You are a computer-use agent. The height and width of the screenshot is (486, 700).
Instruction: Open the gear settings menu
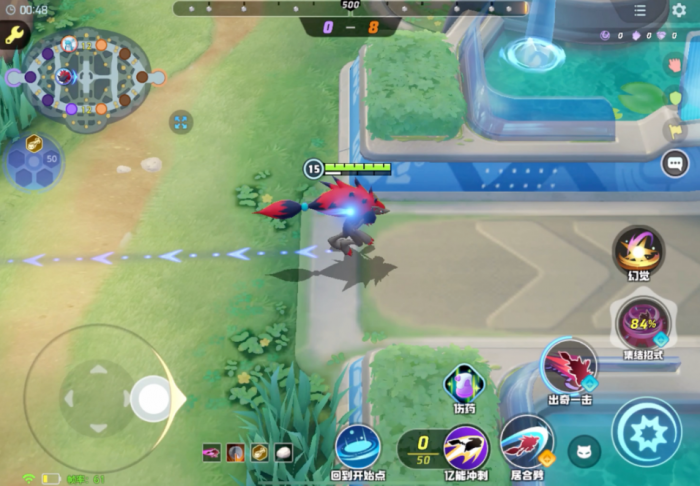point(679,11)
